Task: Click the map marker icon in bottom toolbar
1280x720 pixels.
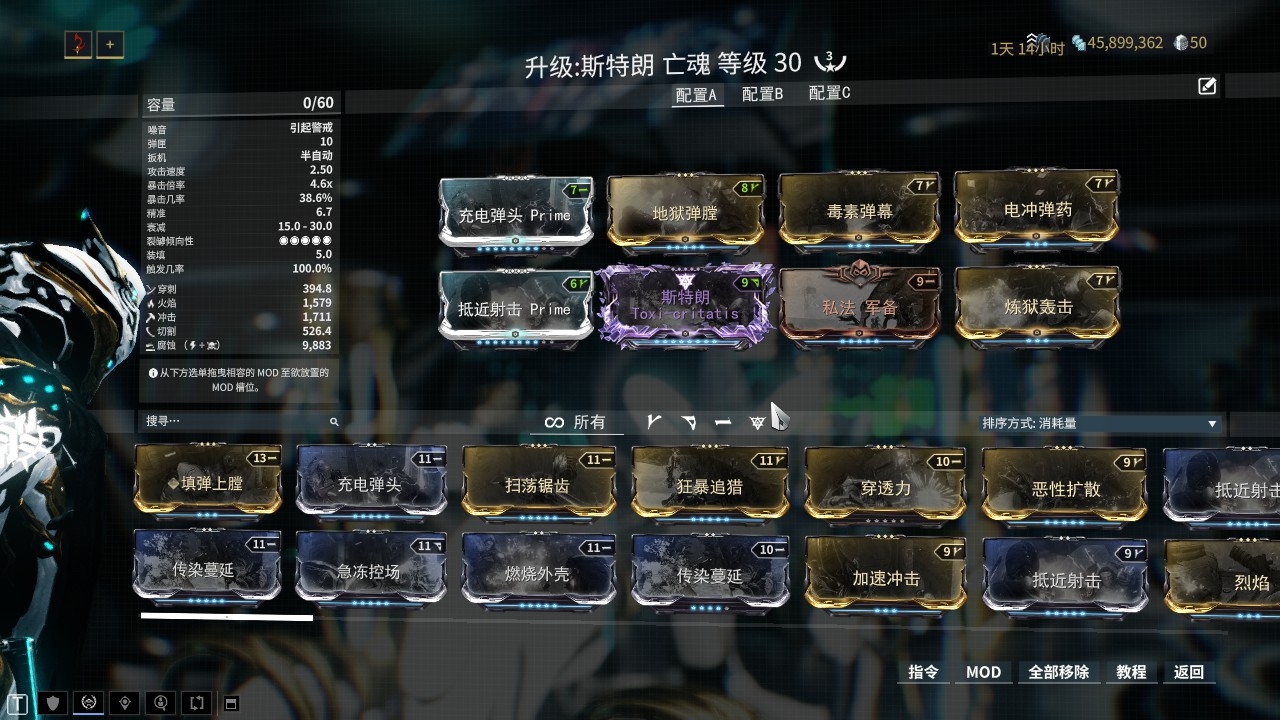Action: [x=124, y=703]
